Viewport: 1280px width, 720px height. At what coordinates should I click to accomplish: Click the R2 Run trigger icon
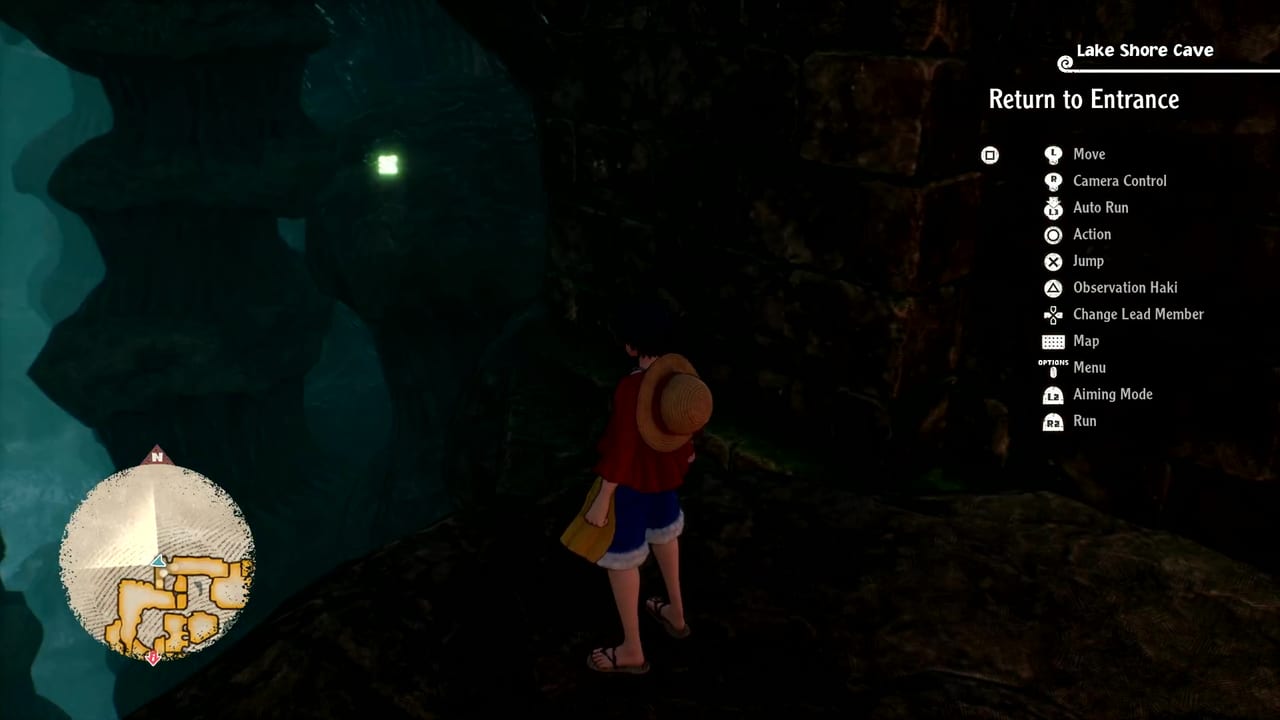(x=1053, y=421)
